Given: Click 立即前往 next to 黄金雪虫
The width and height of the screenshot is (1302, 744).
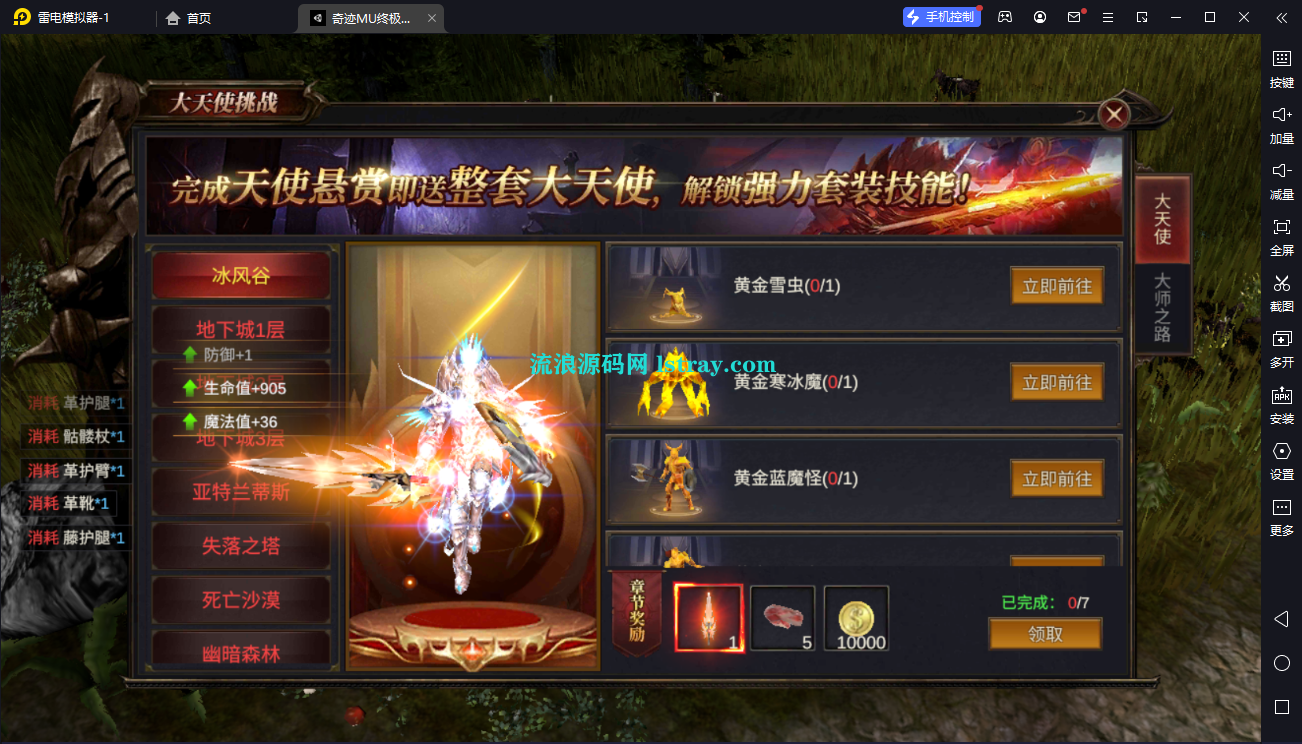Looking at the screenshot, I should (1057, 286).
